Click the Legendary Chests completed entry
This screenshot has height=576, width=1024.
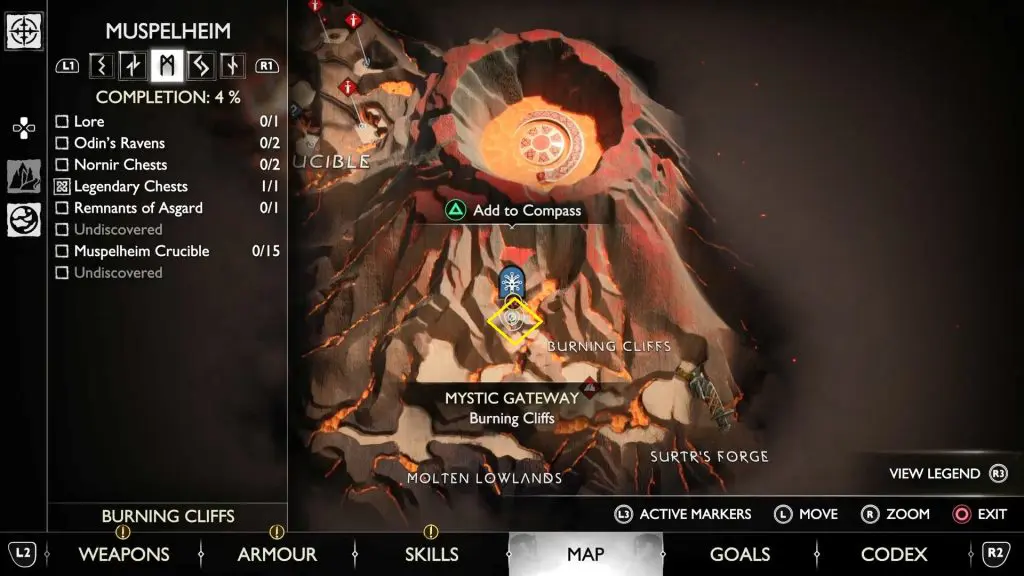pyautogui.click(x=130, y=186)
